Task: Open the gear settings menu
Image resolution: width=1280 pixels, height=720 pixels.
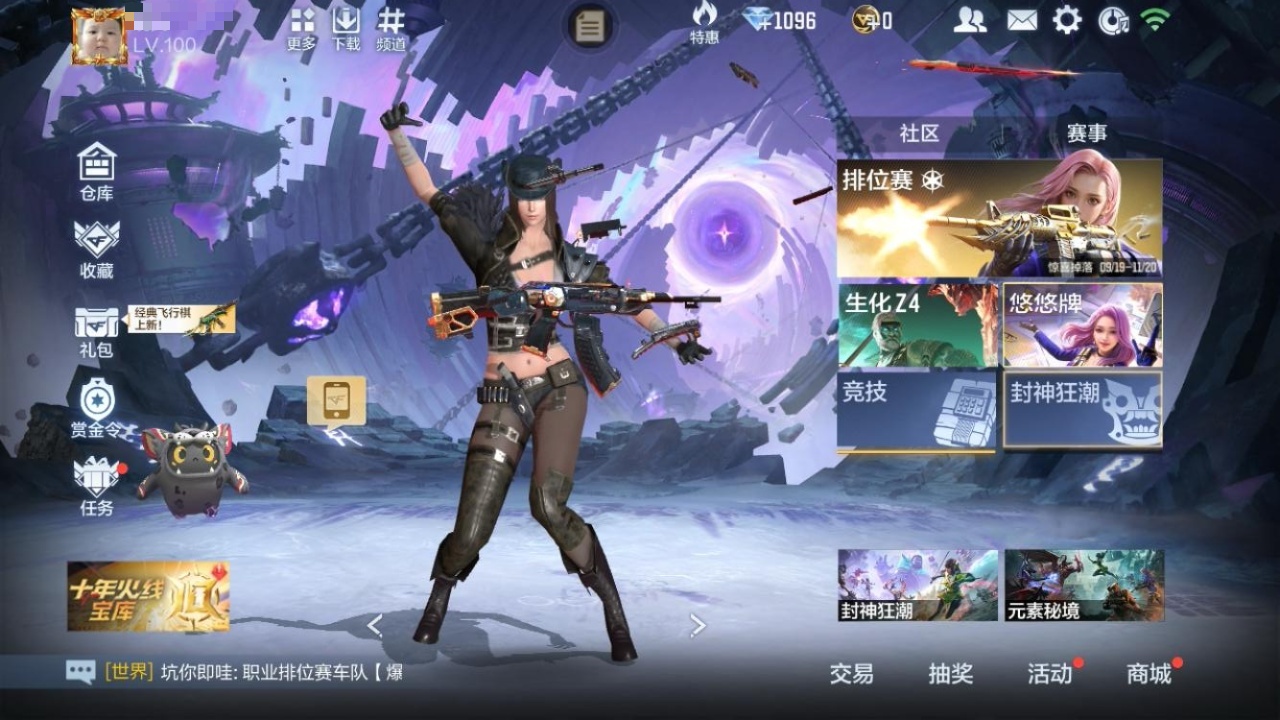Action: tap(1067, 20)
